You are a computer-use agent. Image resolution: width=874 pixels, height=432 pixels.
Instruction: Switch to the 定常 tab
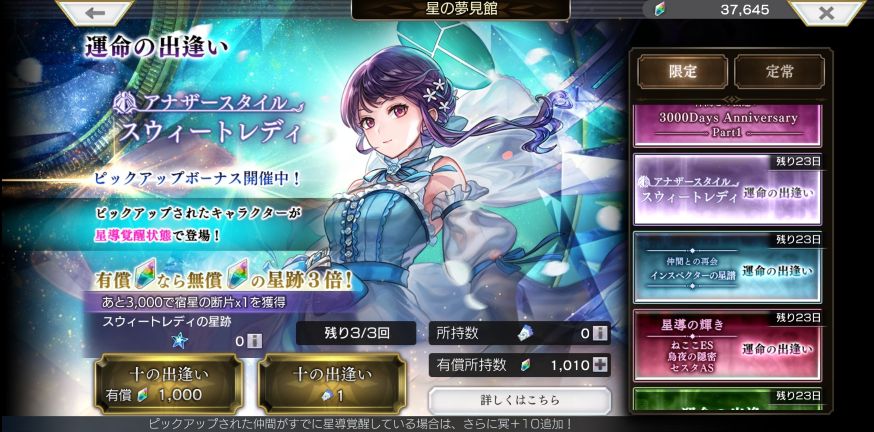click(778, 72)
